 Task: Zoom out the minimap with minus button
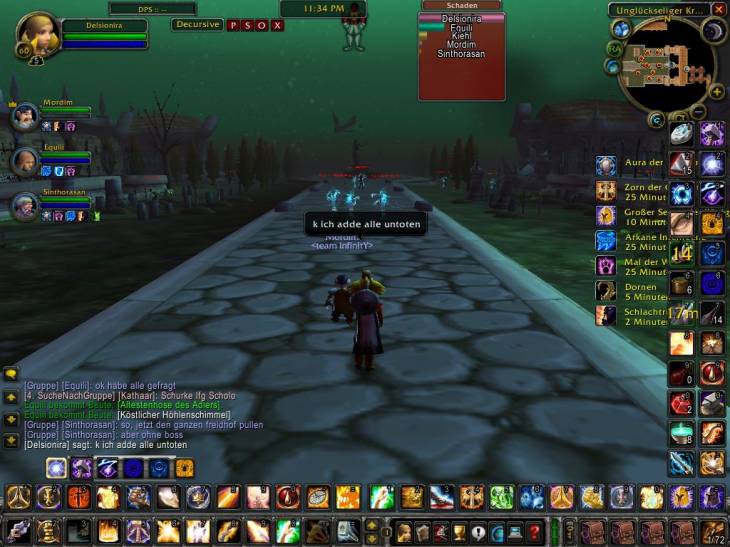[x=699, y=111]
